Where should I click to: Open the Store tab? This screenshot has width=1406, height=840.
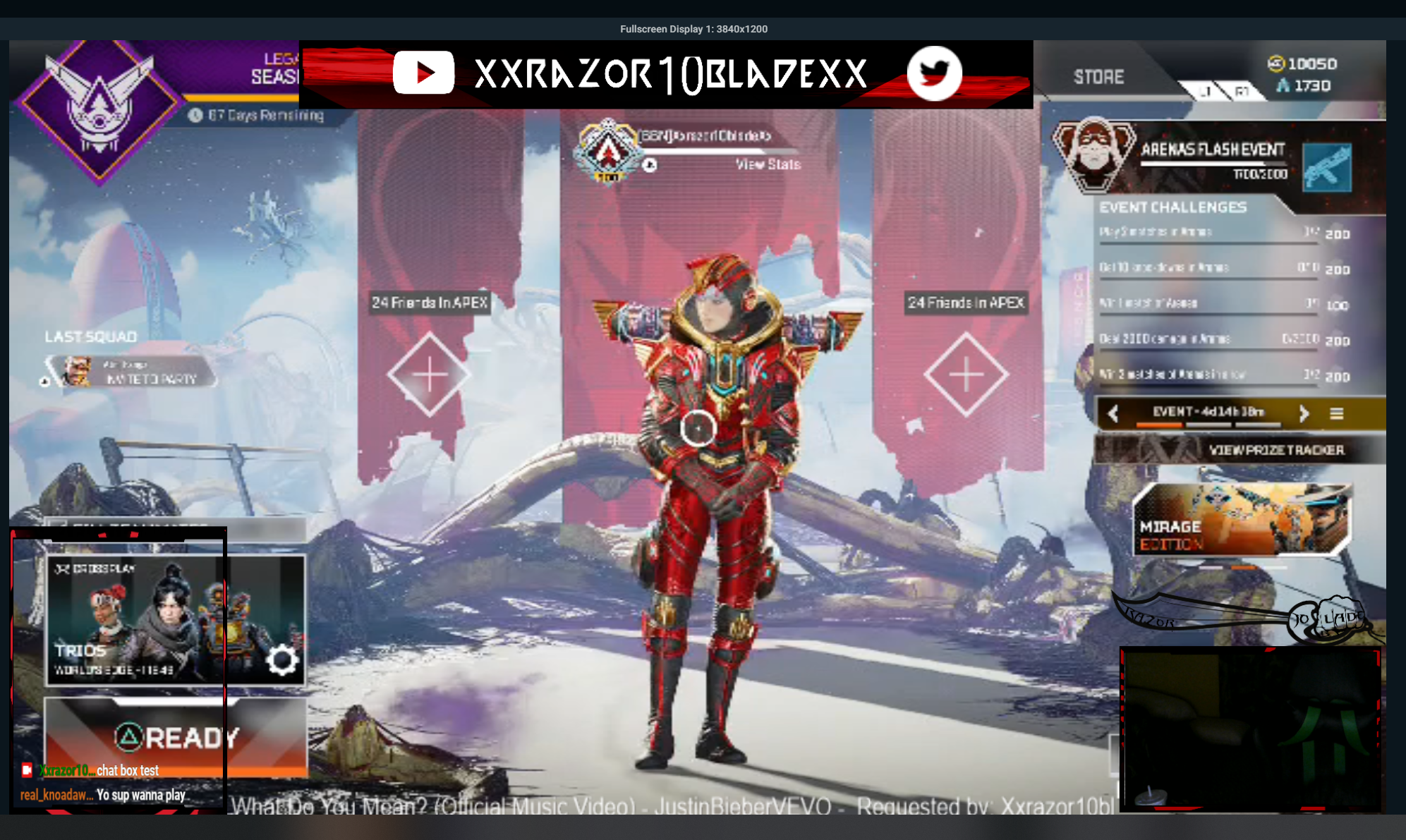(1098, 77)
